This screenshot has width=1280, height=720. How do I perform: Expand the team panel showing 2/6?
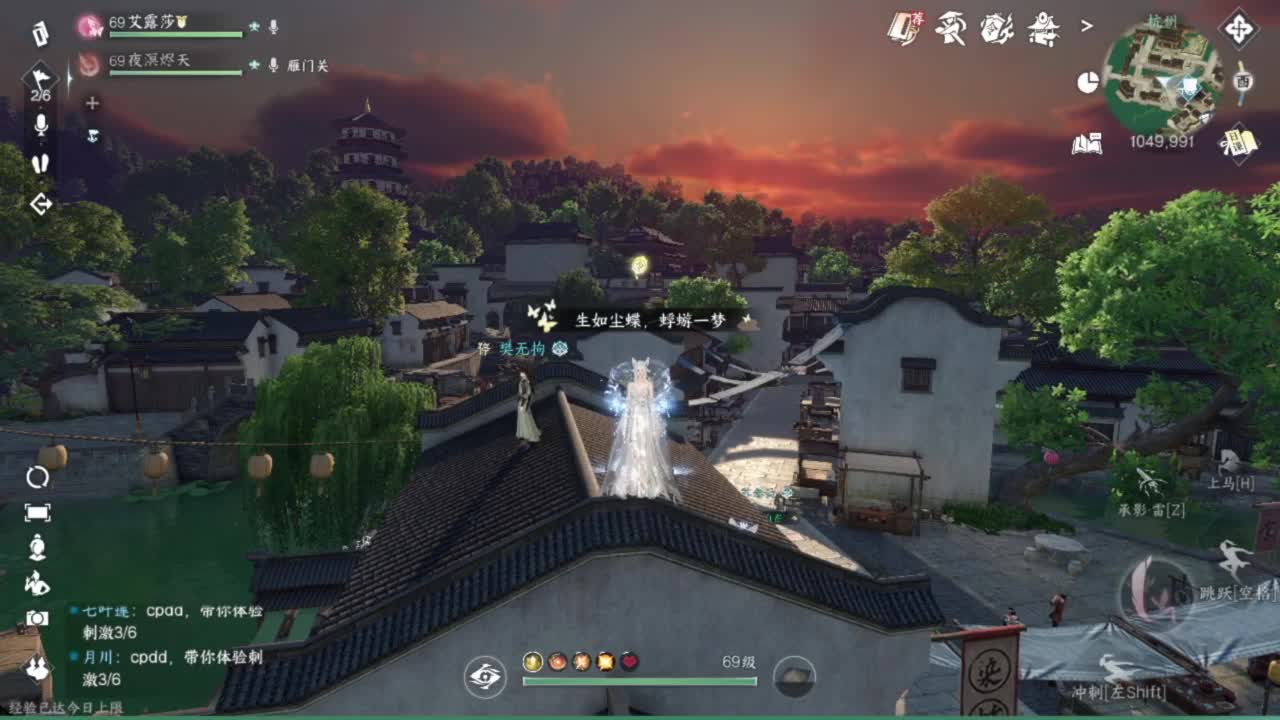click(40, 80)
